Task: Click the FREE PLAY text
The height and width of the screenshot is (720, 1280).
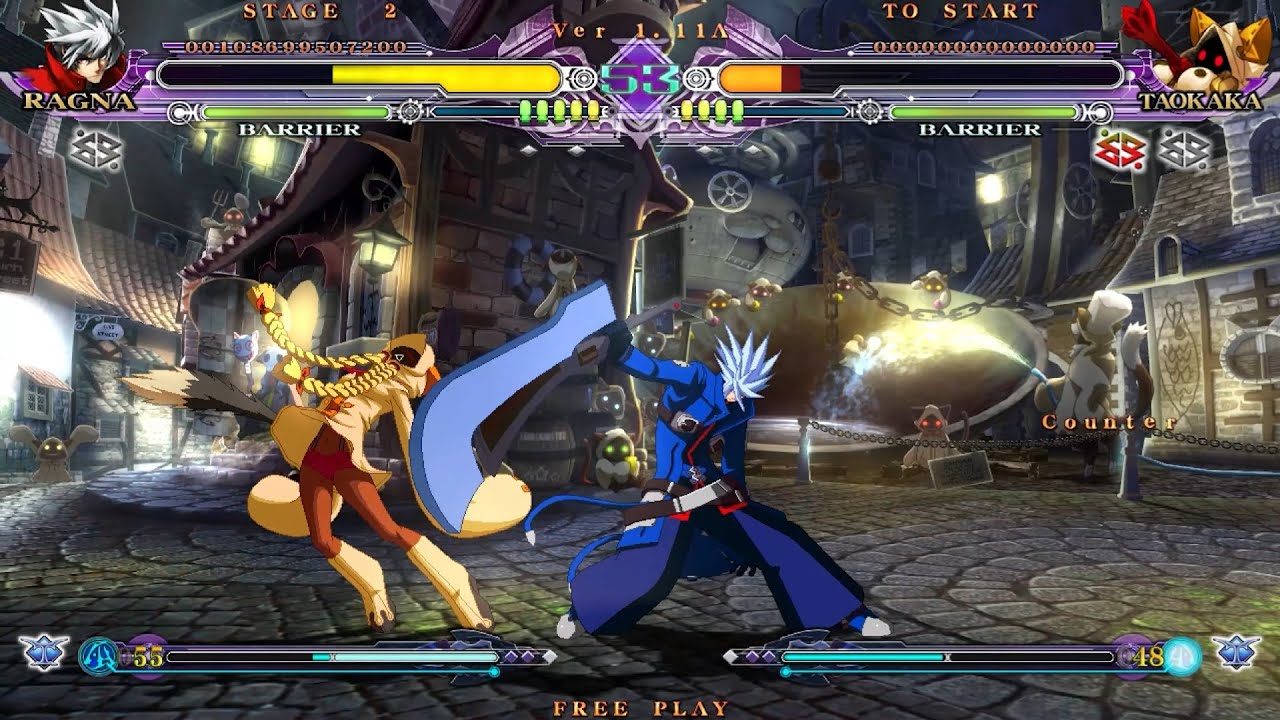Action: click(640, 705)
